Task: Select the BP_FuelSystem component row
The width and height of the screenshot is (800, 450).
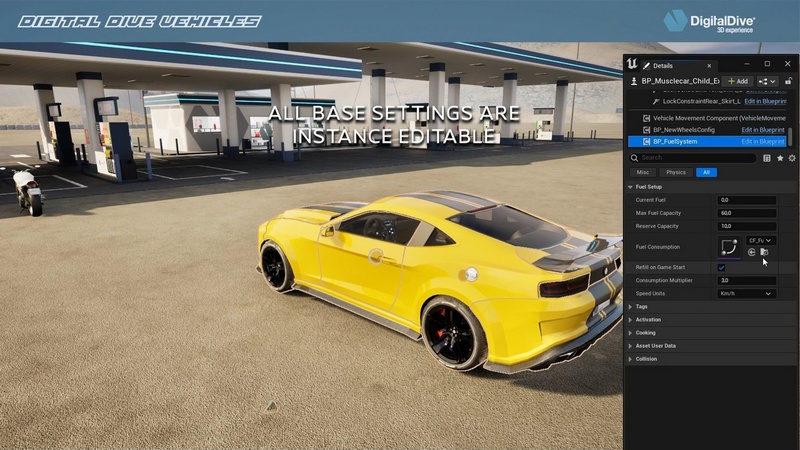Action: click(x=675, y=141)
